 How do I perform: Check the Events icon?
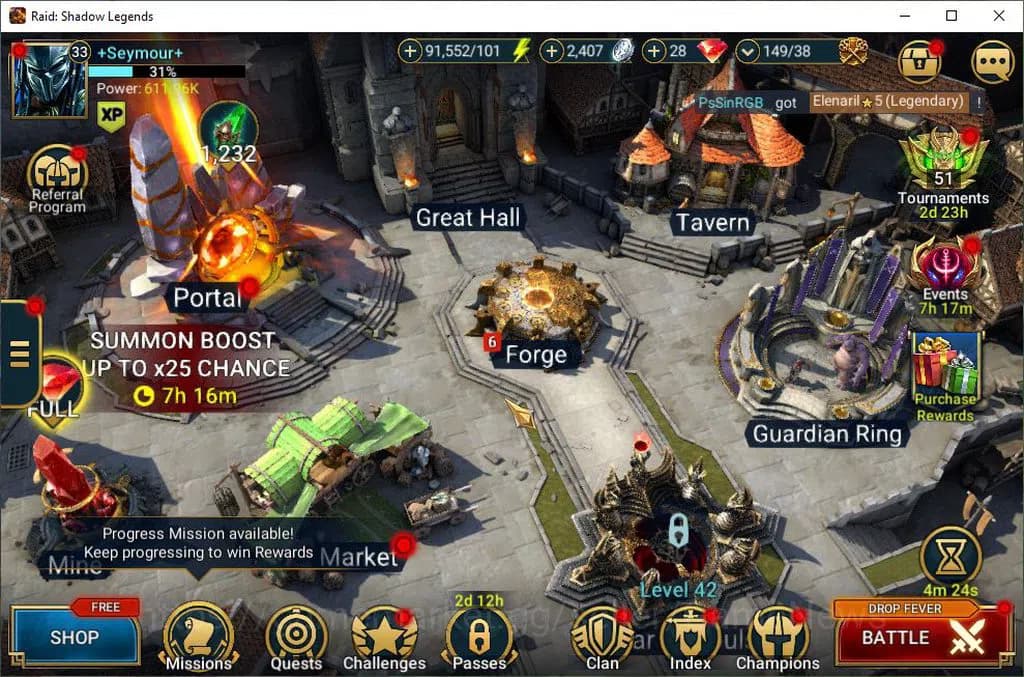coord(944,264)
